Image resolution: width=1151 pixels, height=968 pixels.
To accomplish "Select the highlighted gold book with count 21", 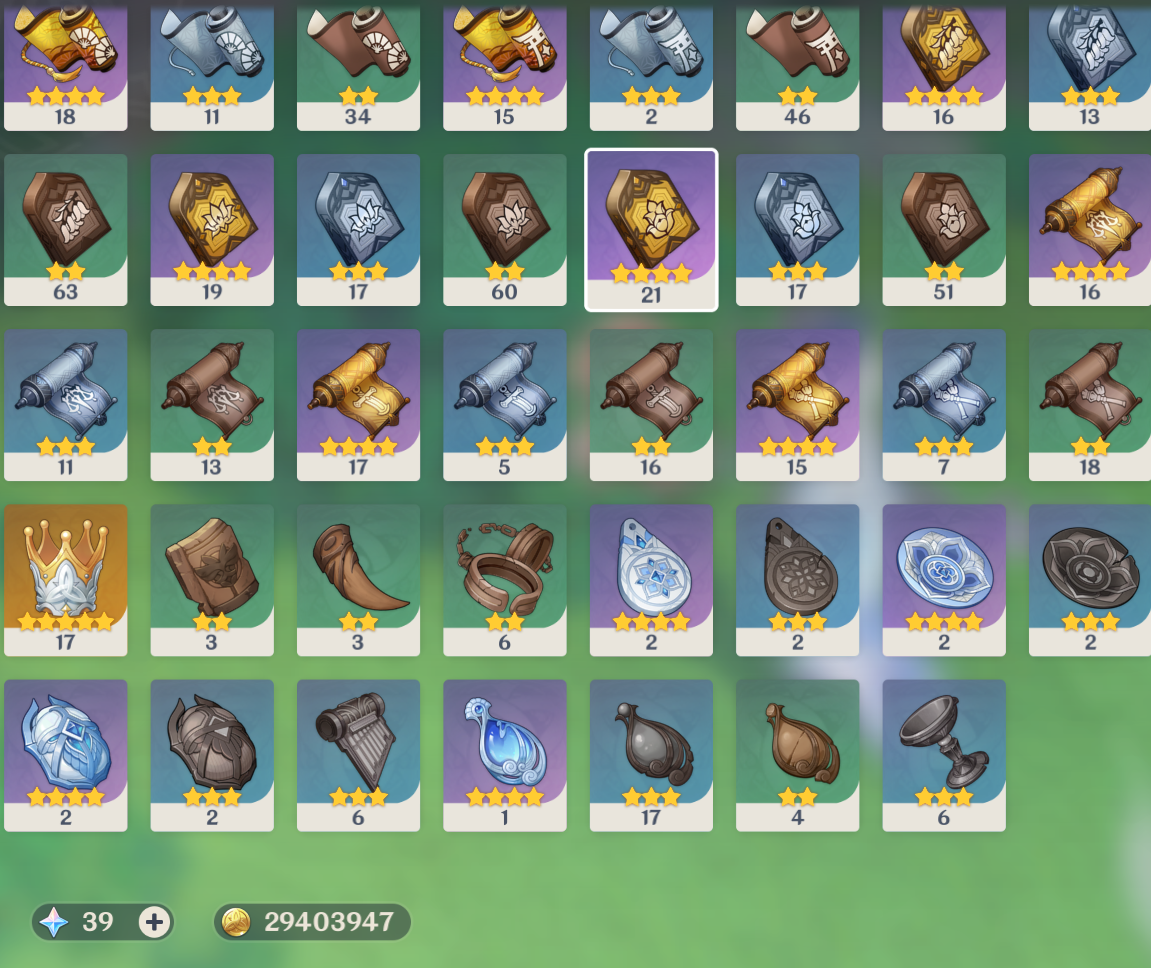I will pyautogui.click(x=651, y=229).
